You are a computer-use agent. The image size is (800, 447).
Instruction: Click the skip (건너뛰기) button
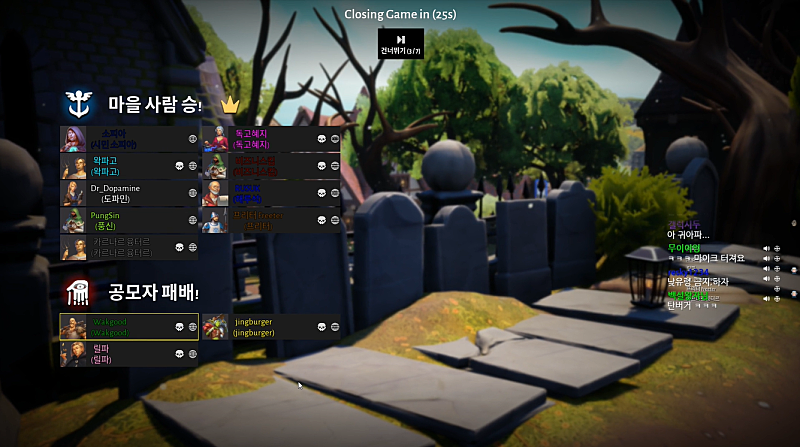click(400, 43)
